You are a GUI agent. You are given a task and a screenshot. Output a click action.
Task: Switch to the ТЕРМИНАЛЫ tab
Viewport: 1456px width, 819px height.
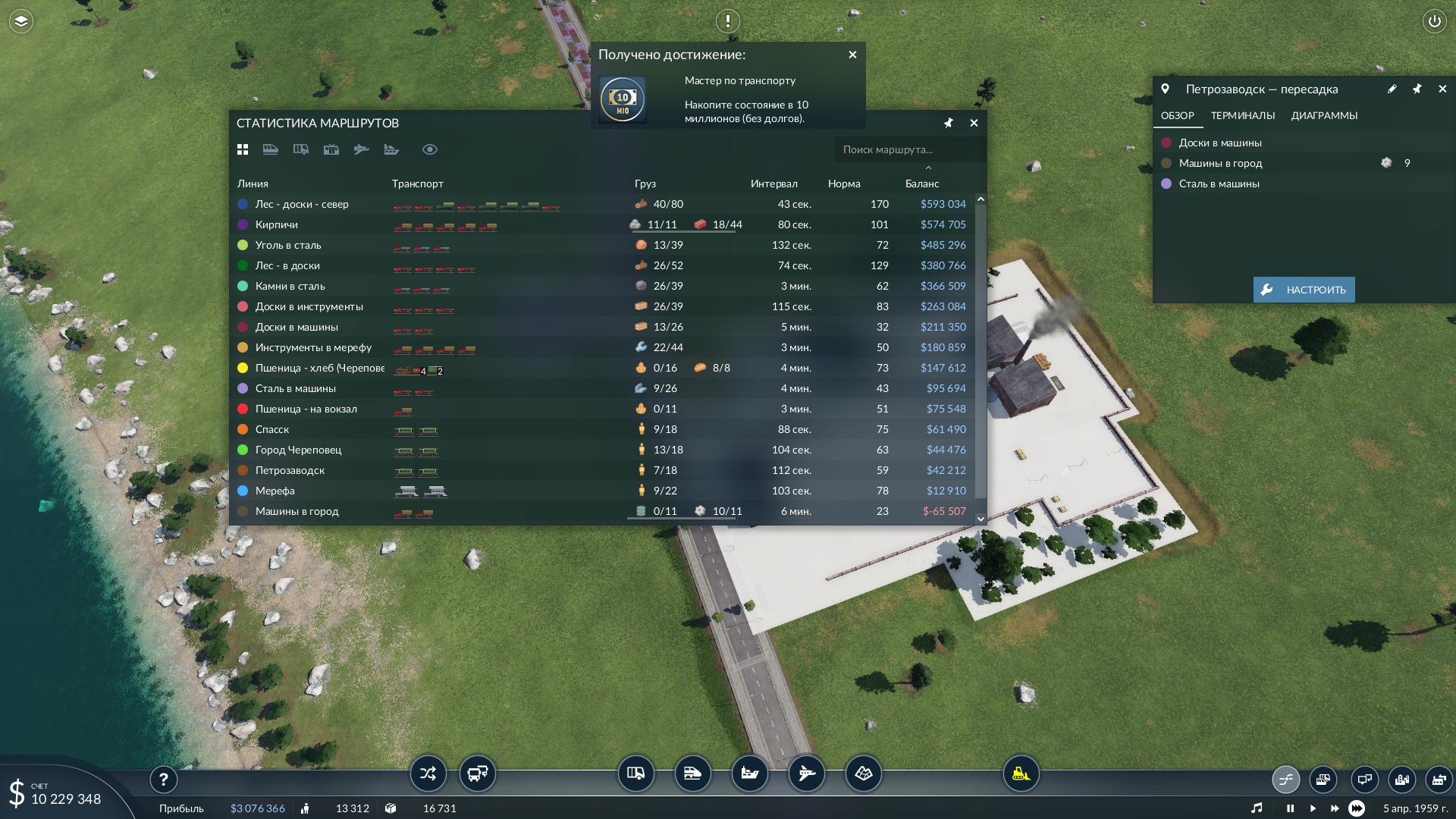[x=1242, y=115]
